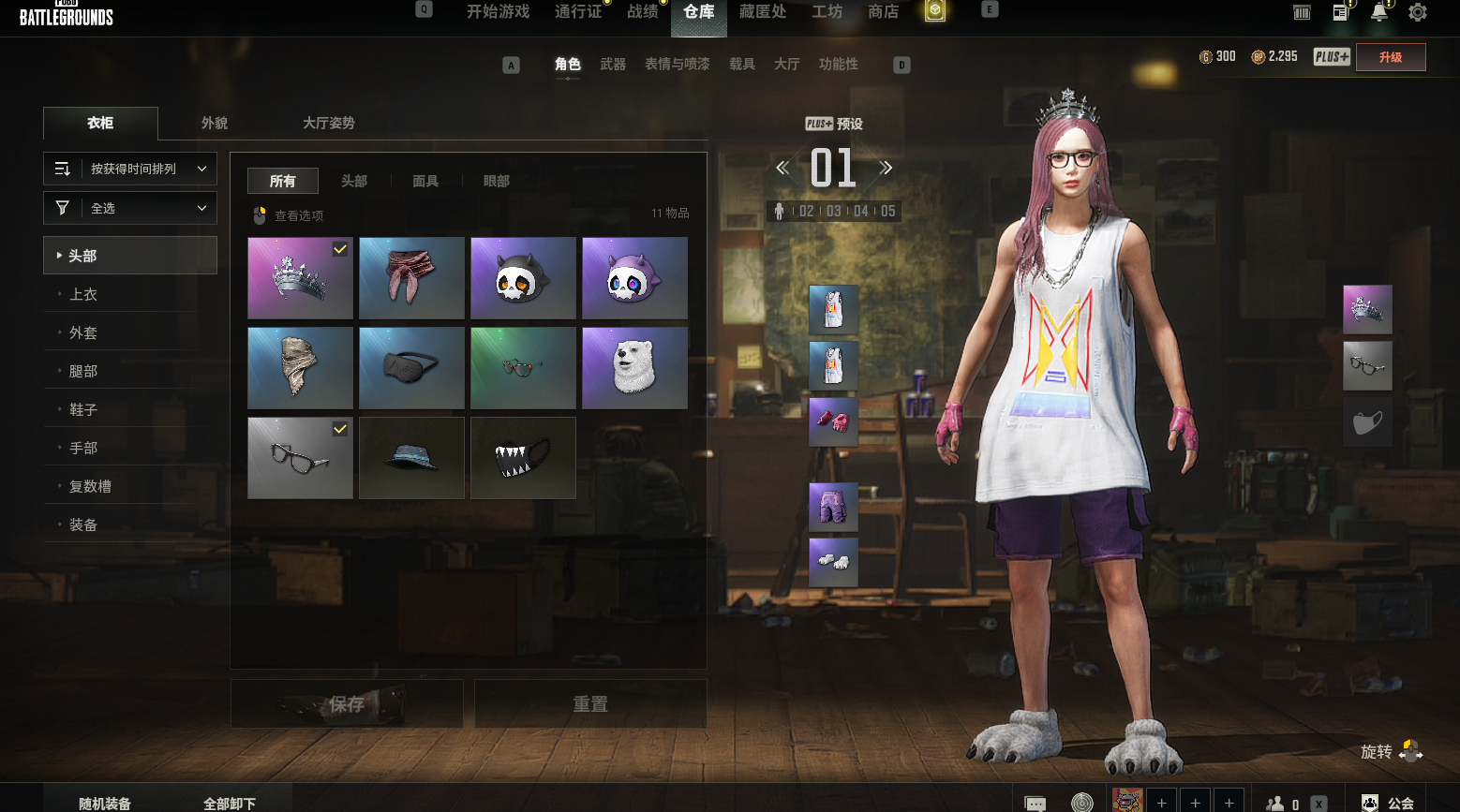Select the 鞋子 (Shoes) category
This screenshot has width=1460, height=812.
coord(83,409)
